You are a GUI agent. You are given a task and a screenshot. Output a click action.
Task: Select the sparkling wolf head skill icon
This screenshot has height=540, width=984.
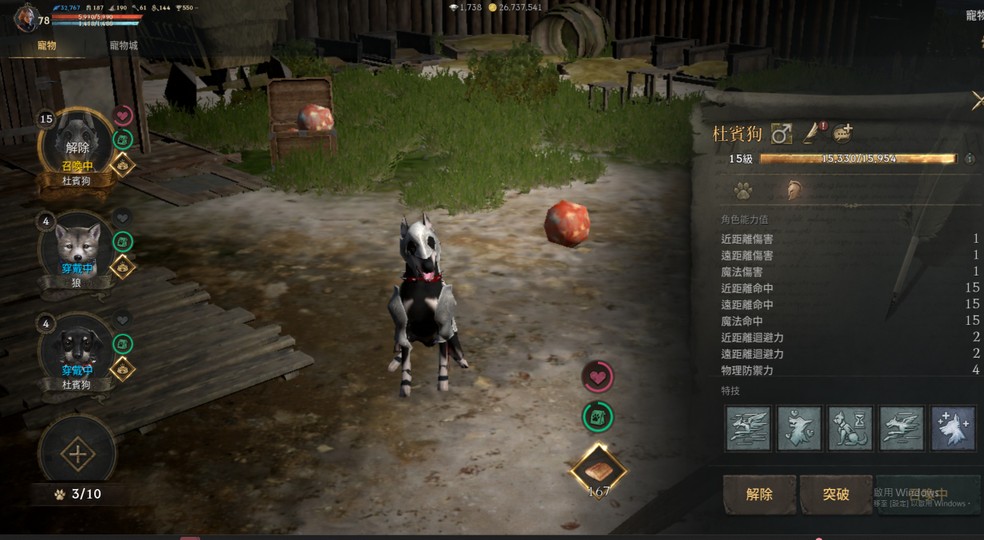click(952, 428)
